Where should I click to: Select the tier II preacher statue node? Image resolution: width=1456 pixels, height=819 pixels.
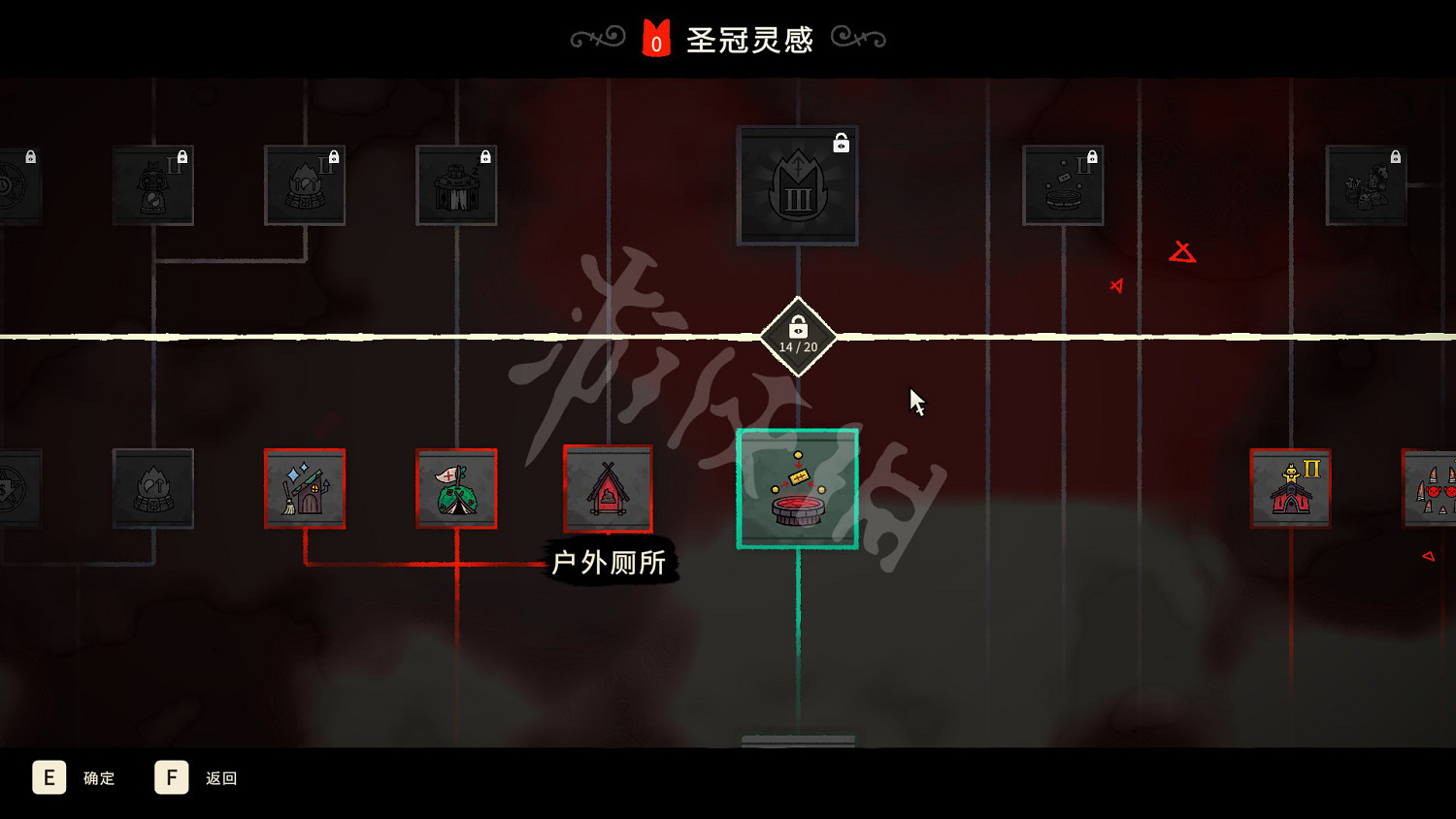click(153, 184)
